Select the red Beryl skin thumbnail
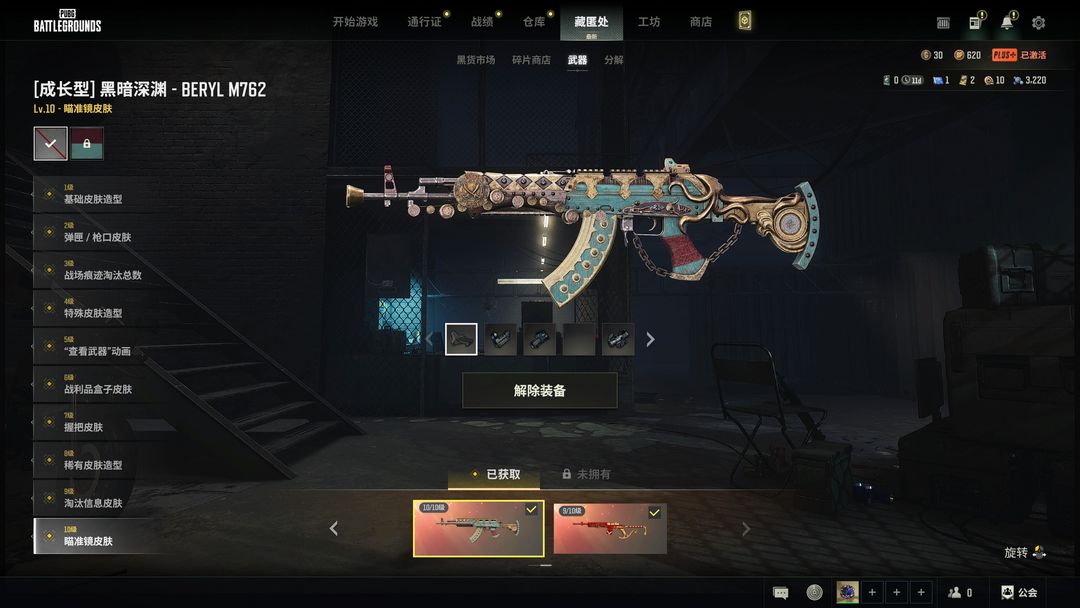The image size is (1080, 608). tap(610, 528)
